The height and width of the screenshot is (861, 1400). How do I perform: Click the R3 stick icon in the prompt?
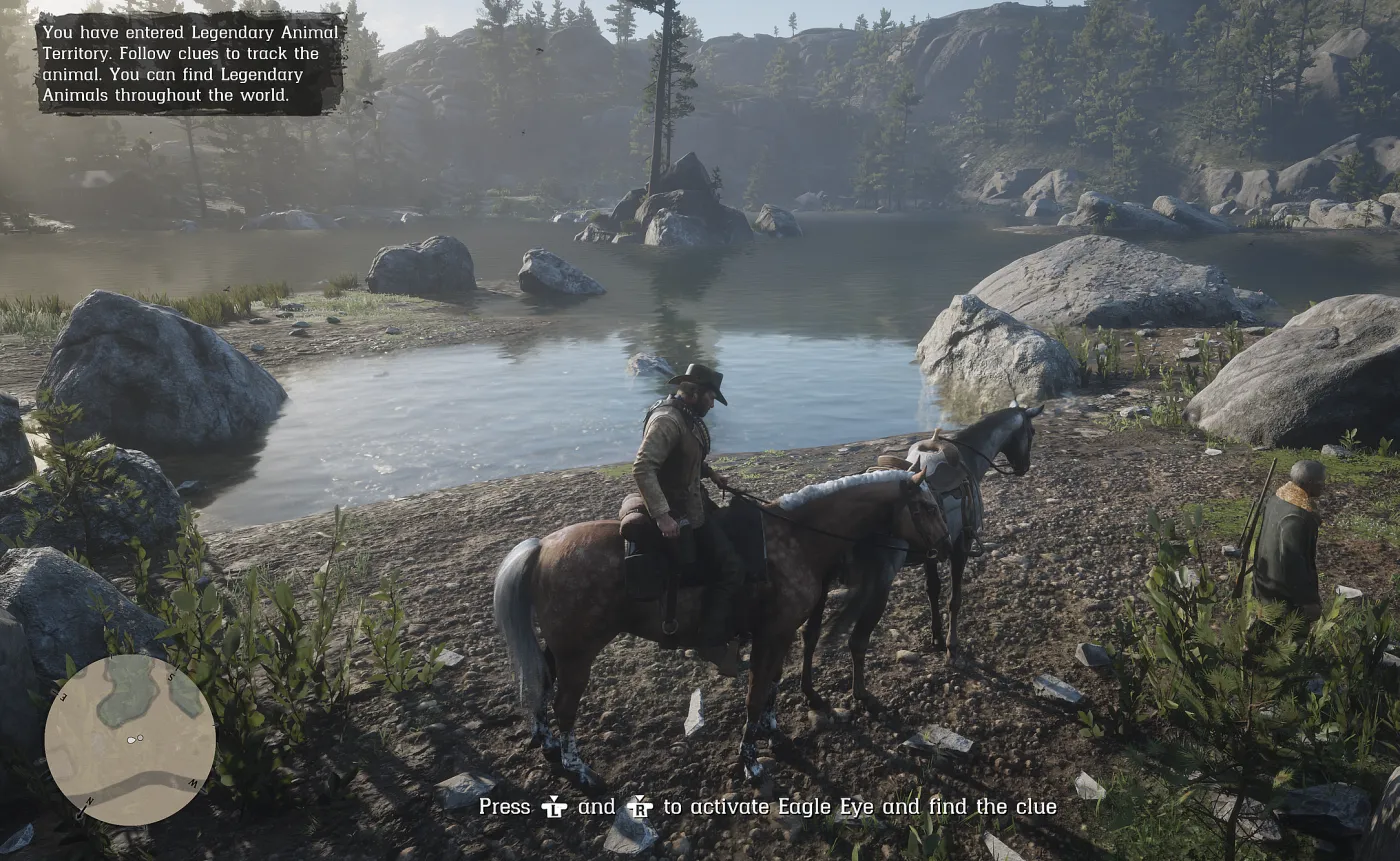pos(641,807)
